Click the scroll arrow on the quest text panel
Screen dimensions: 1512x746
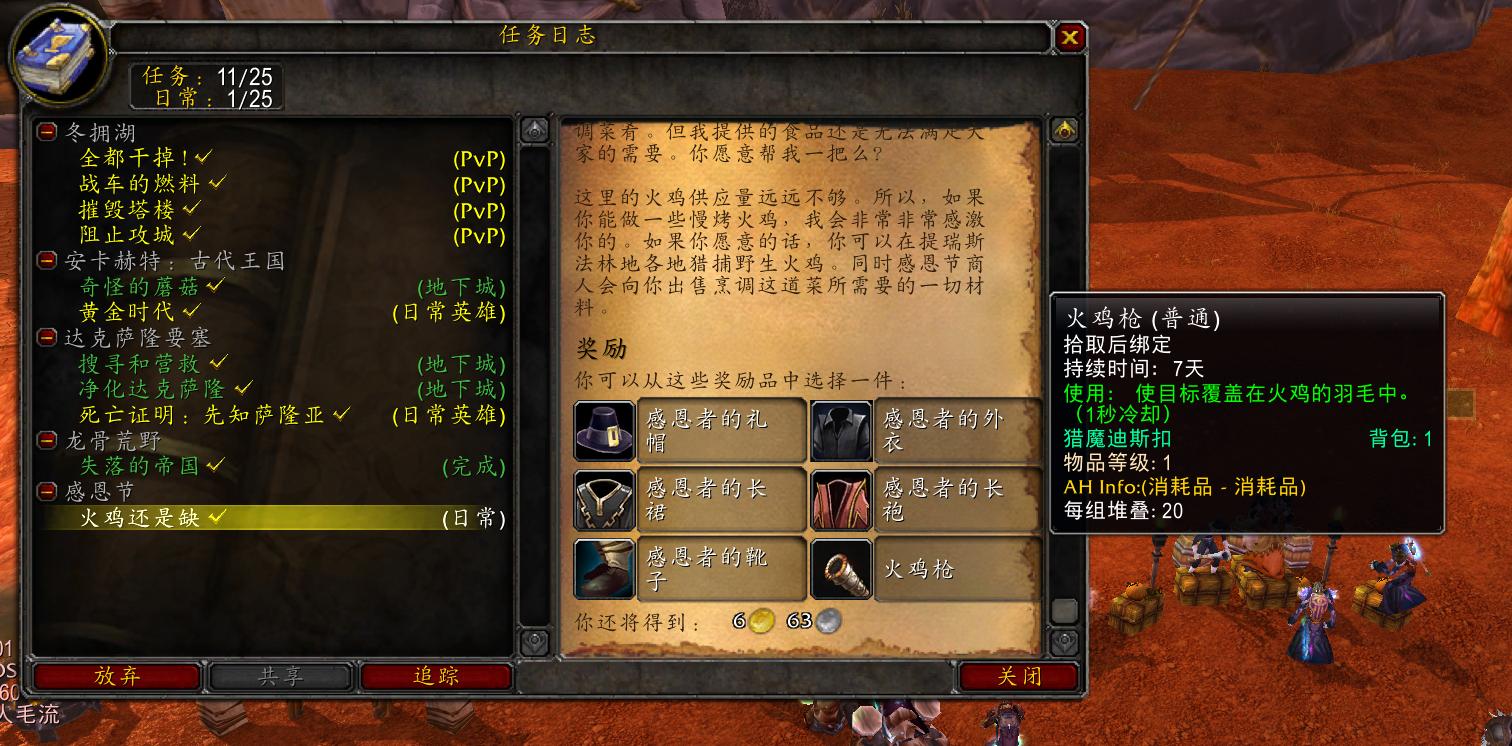[1065, 131]
